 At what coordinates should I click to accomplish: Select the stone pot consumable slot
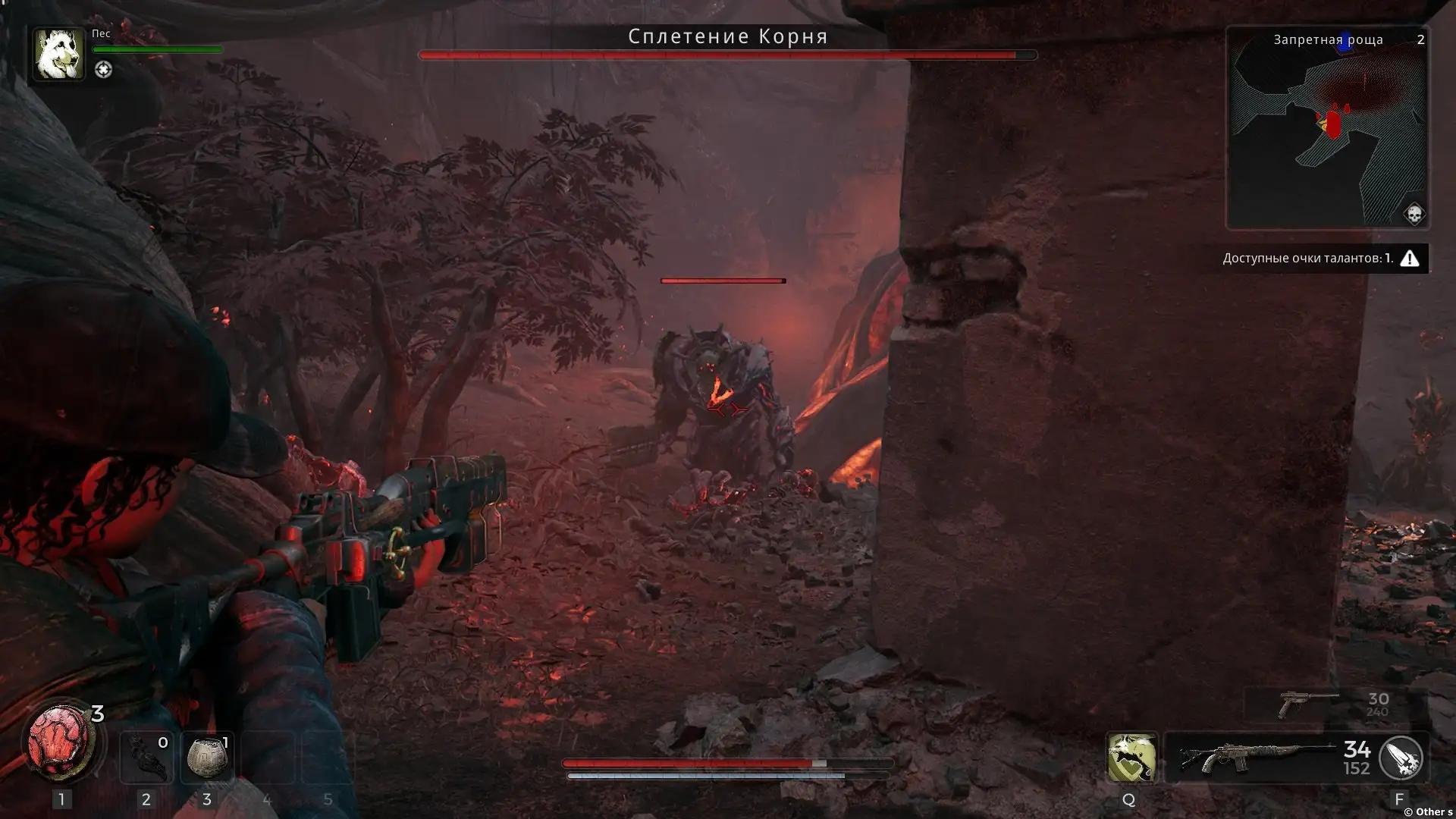(x=207, y=758)
